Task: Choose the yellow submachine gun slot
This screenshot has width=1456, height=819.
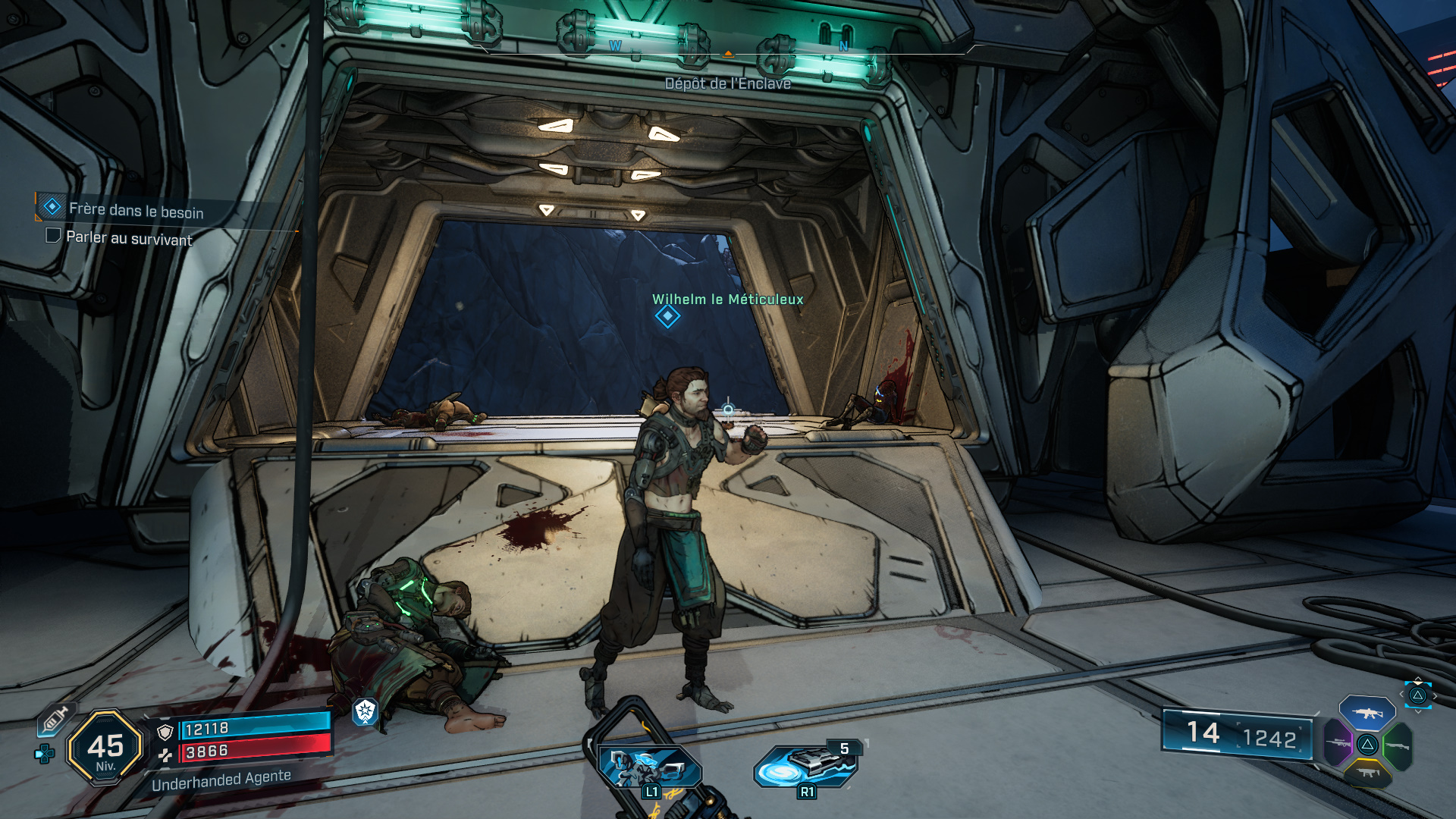Action: [x=1367, y=773]
